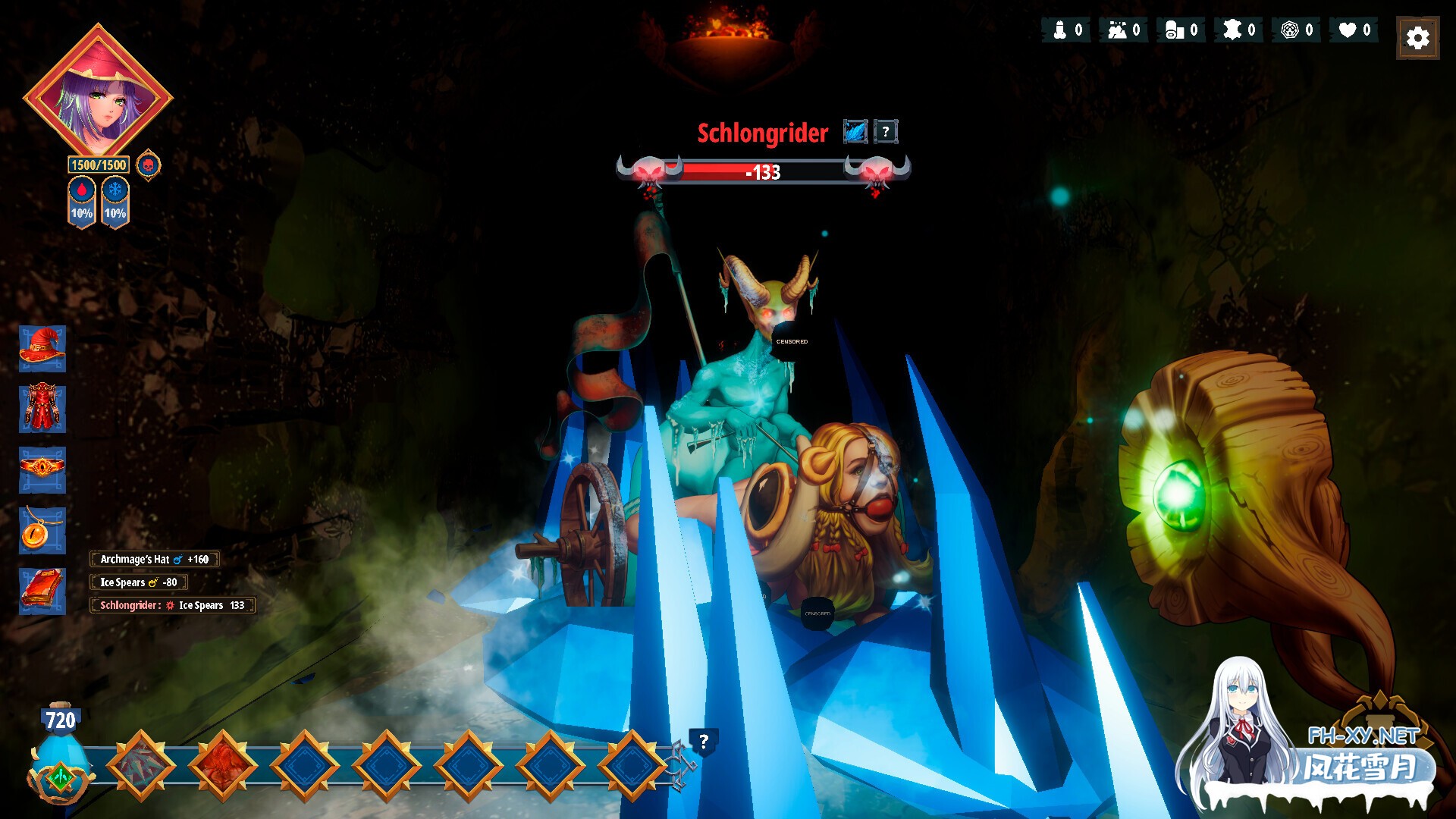This screenshot has height=819, width=1456.
Task: Open the settings gear menu
Action: tap(1417, 36)
